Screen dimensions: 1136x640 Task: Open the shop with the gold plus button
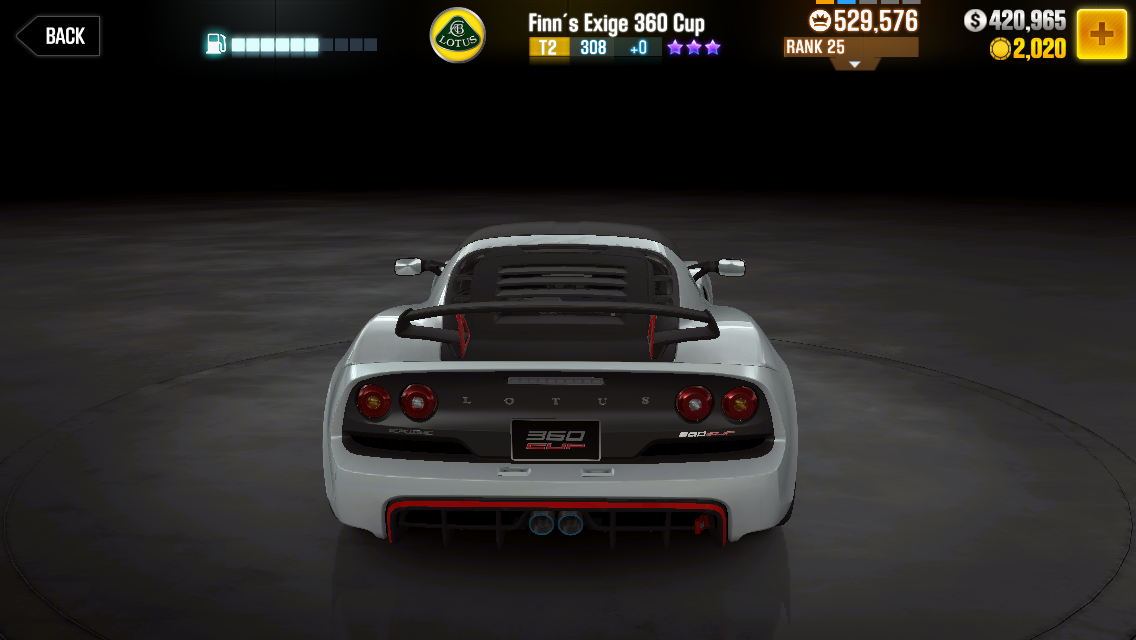(1101, 34)
